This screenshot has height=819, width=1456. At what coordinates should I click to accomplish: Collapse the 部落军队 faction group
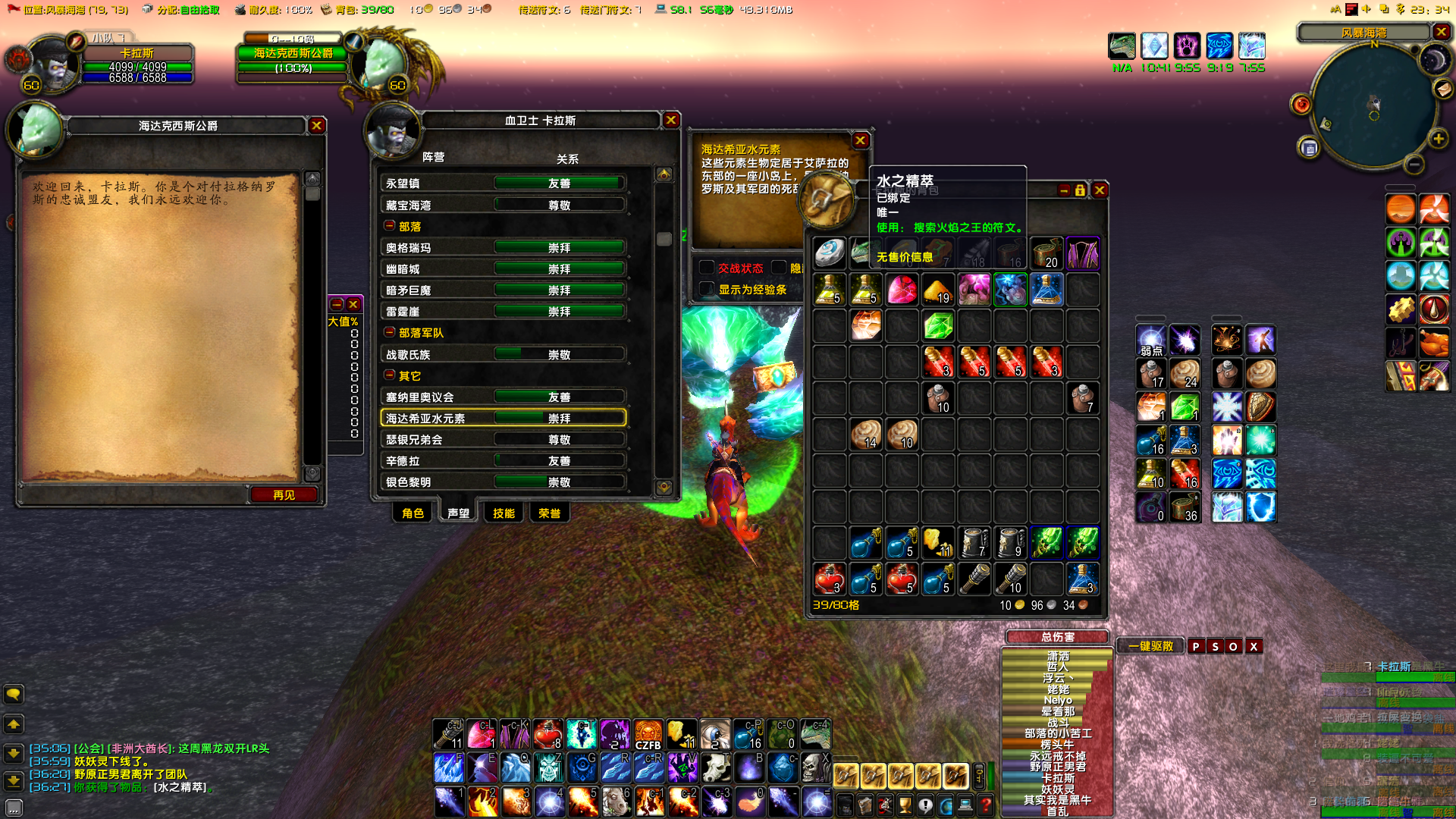(389, 332)
